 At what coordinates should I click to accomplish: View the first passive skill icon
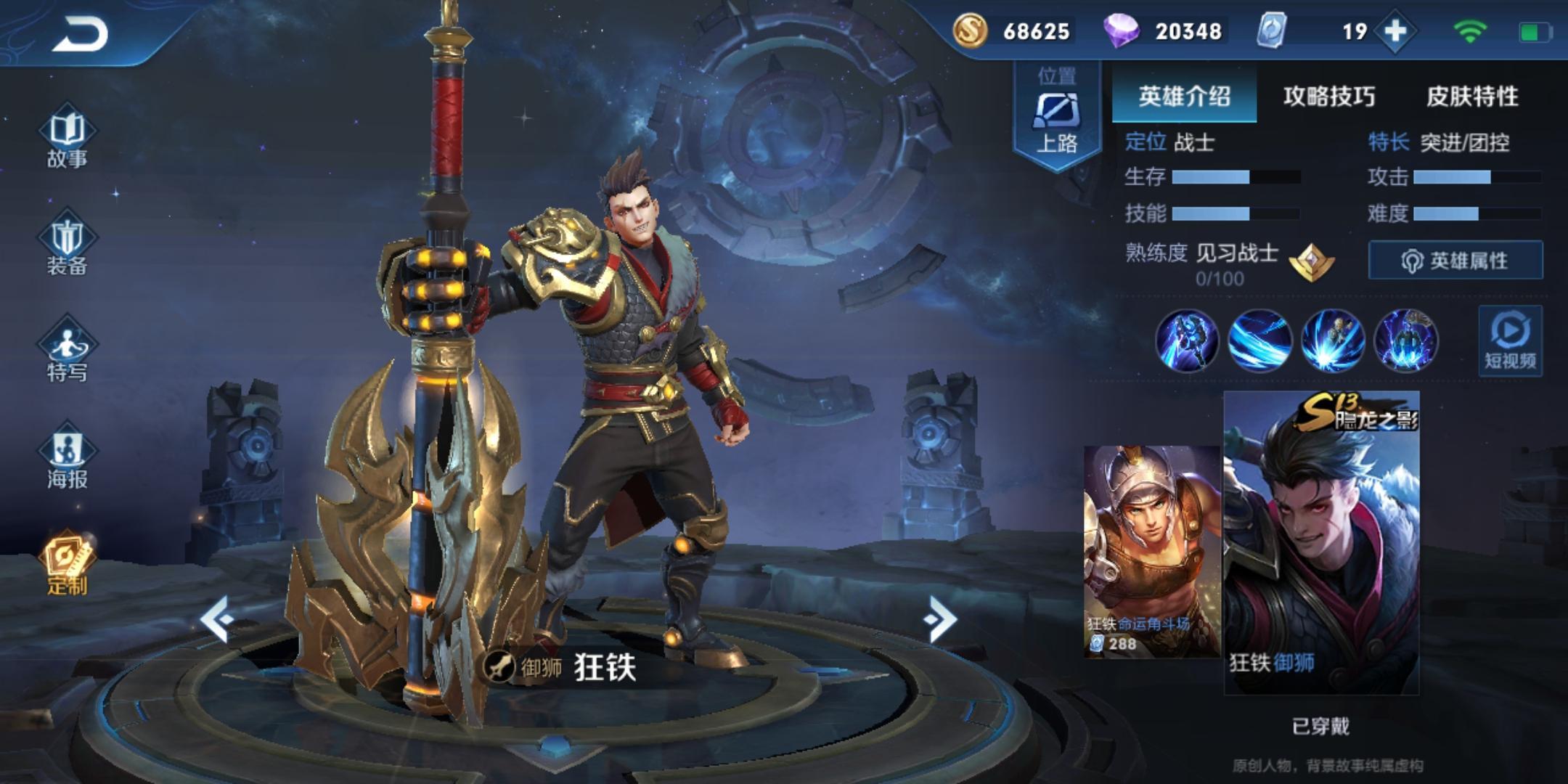[x=1187, y=340]
